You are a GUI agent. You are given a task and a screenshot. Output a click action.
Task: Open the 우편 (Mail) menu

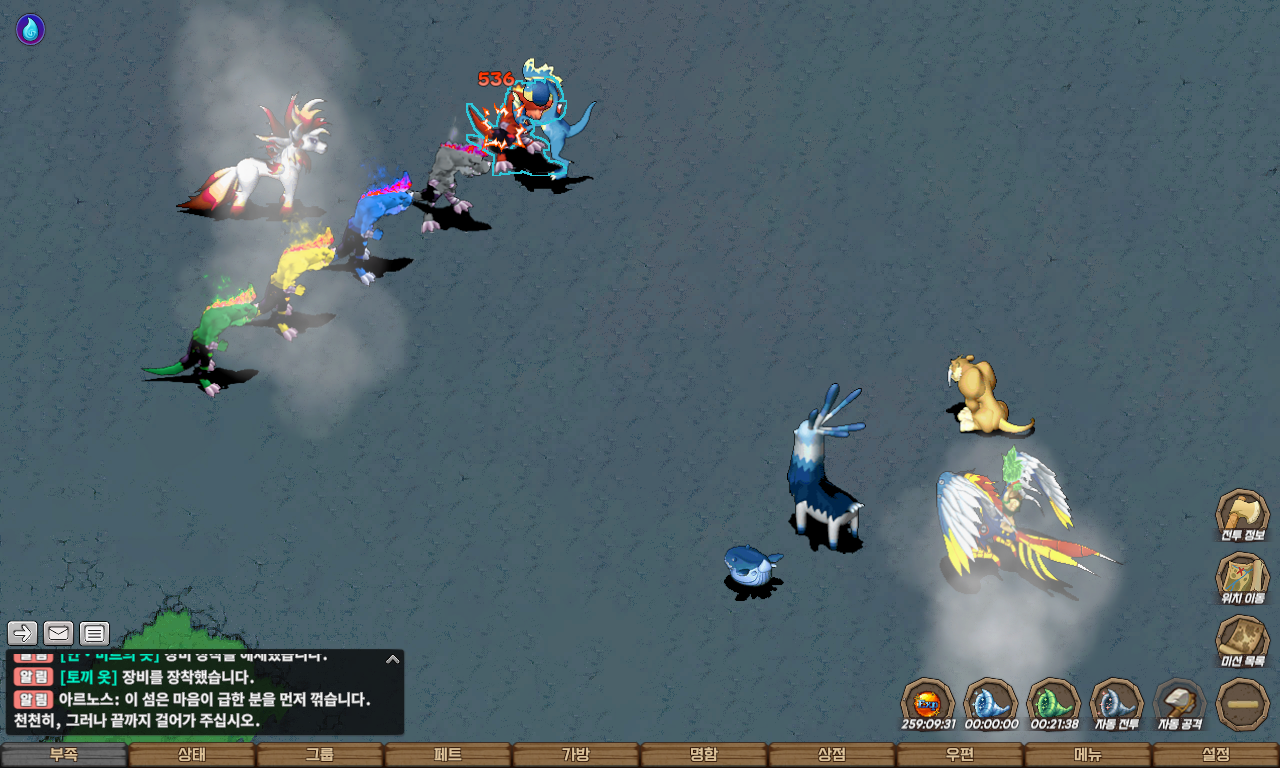(x=959, y=755)
